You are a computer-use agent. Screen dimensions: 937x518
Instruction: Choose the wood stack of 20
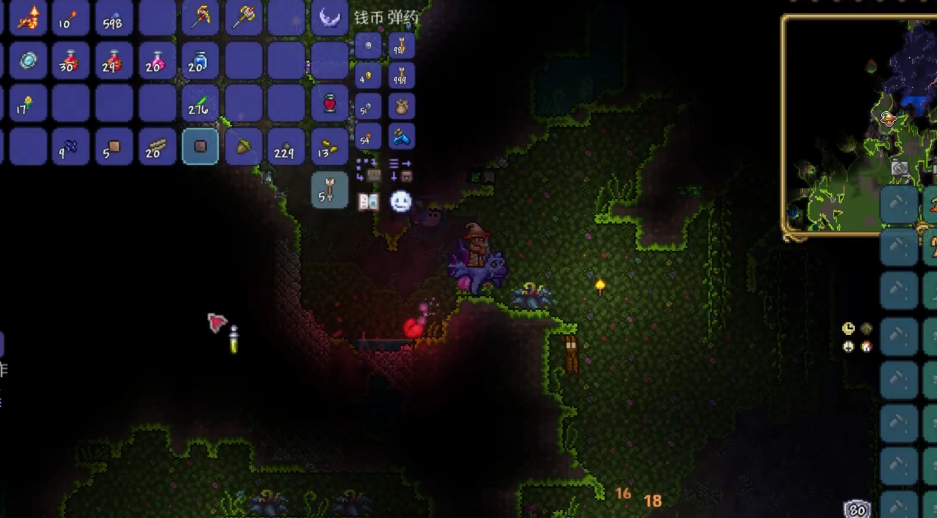click(157, 146)
